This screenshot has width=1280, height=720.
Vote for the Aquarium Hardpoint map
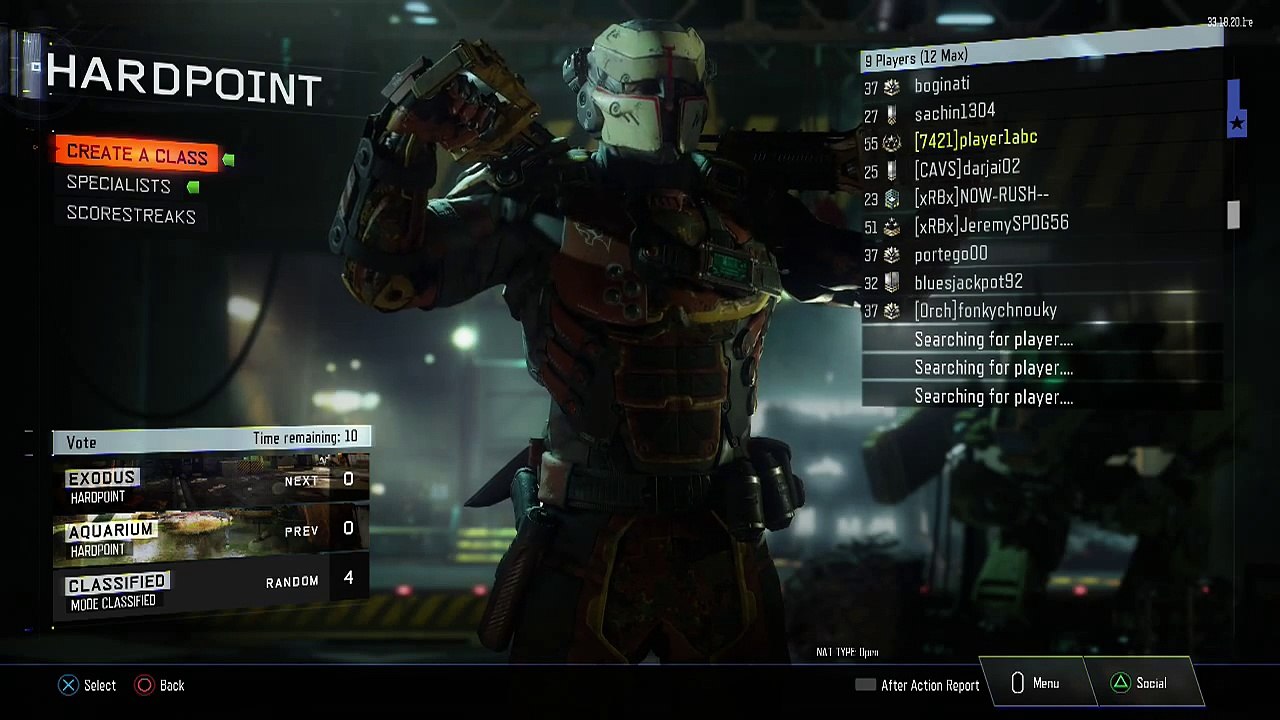click(211, 531)
